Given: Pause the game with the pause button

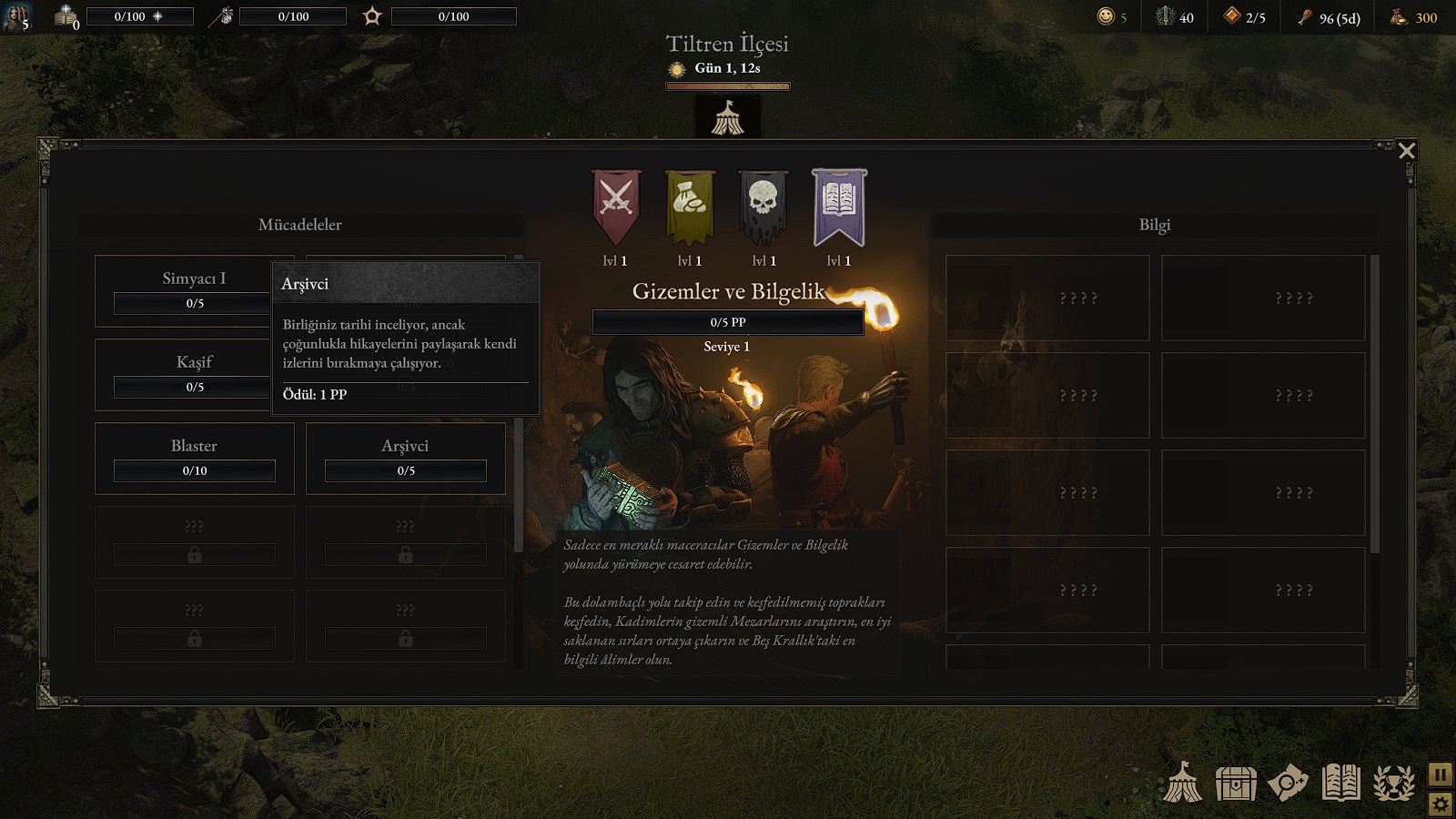Looking at the screenshot, I should pos(1440,774).
